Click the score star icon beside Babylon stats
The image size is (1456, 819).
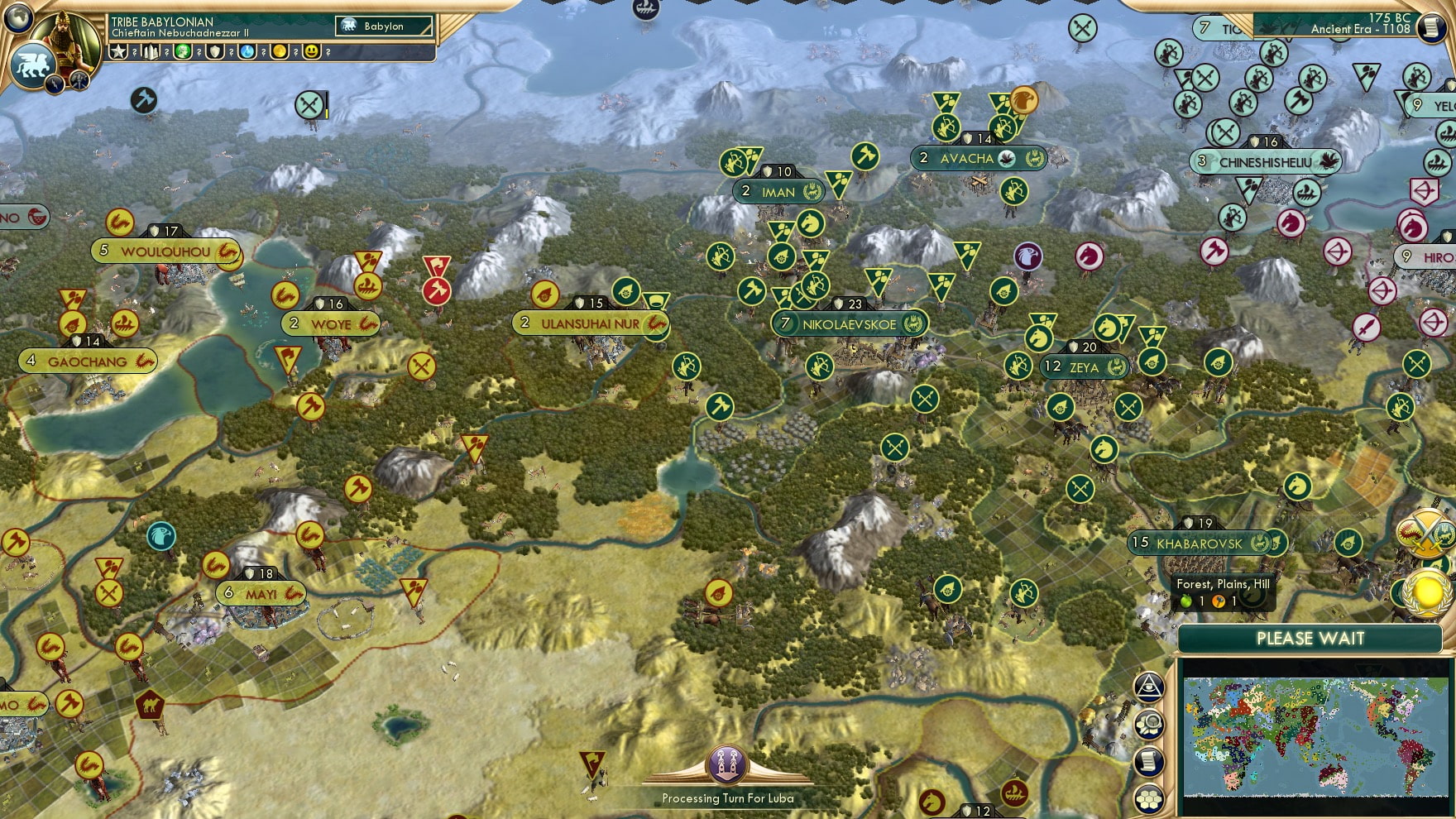click(120, 51)
